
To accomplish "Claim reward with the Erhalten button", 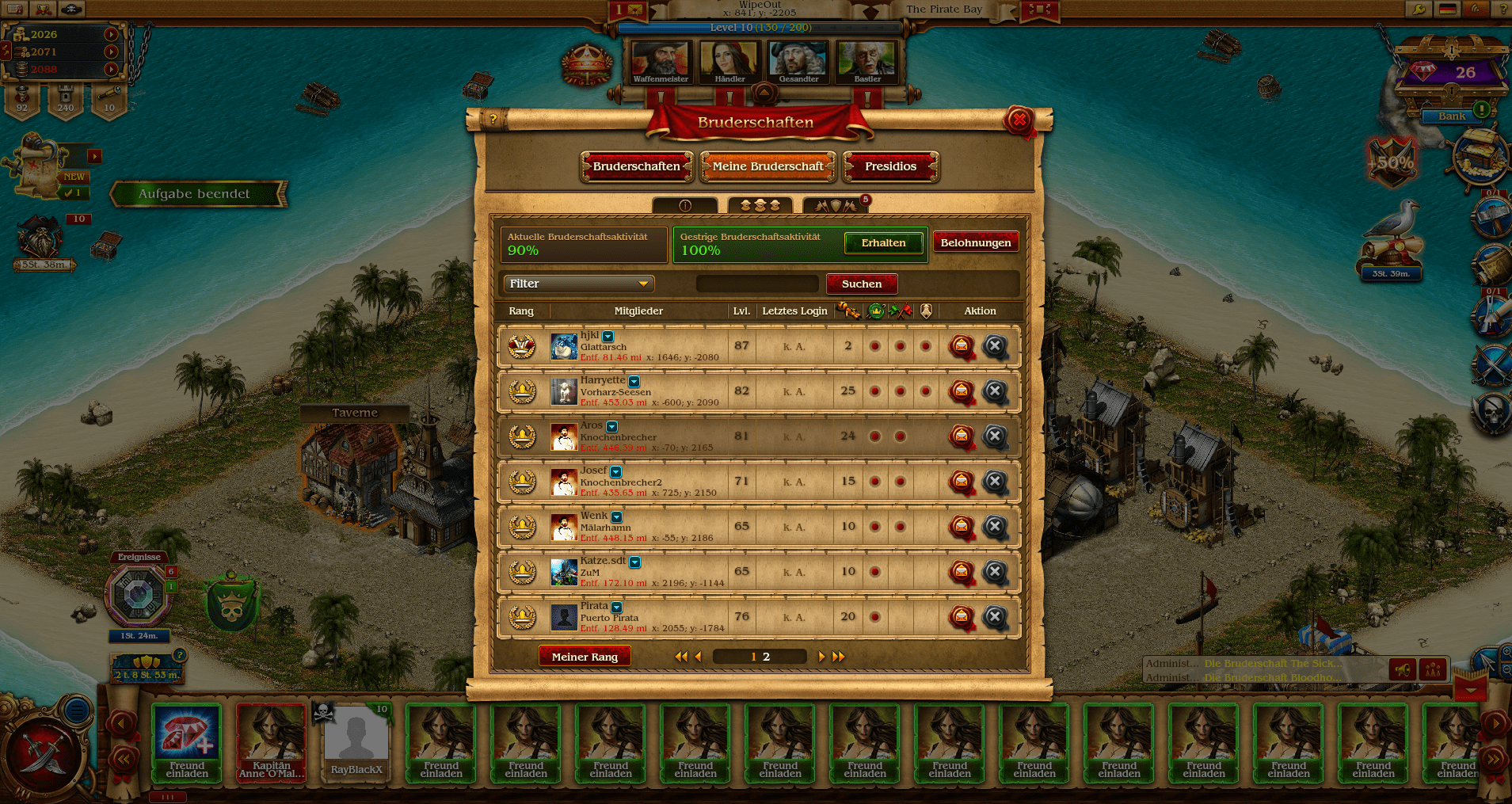I will [x=883, y=243].
